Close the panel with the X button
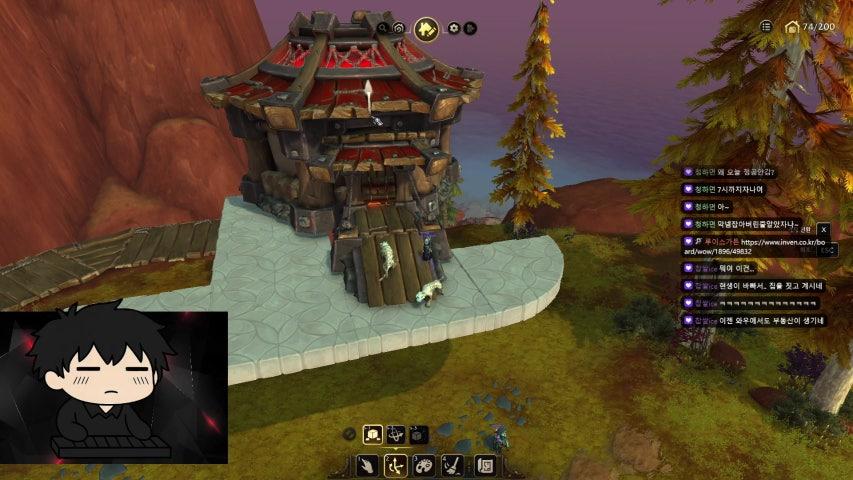Image resolution: width=853 pixels, height=480 pixels. (x=824, y=230)
